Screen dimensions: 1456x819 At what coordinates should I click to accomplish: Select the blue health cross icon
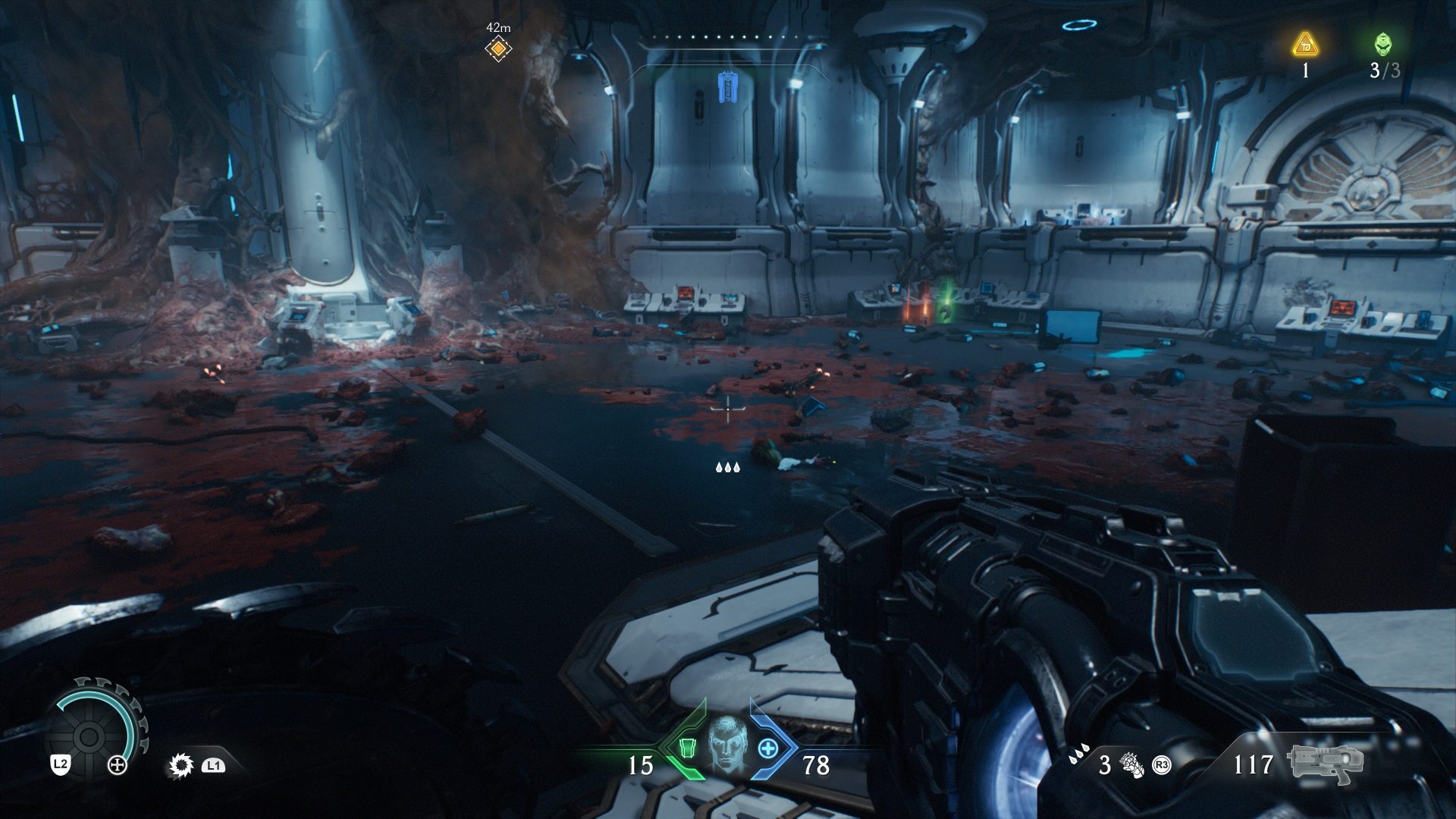[768, 748]
